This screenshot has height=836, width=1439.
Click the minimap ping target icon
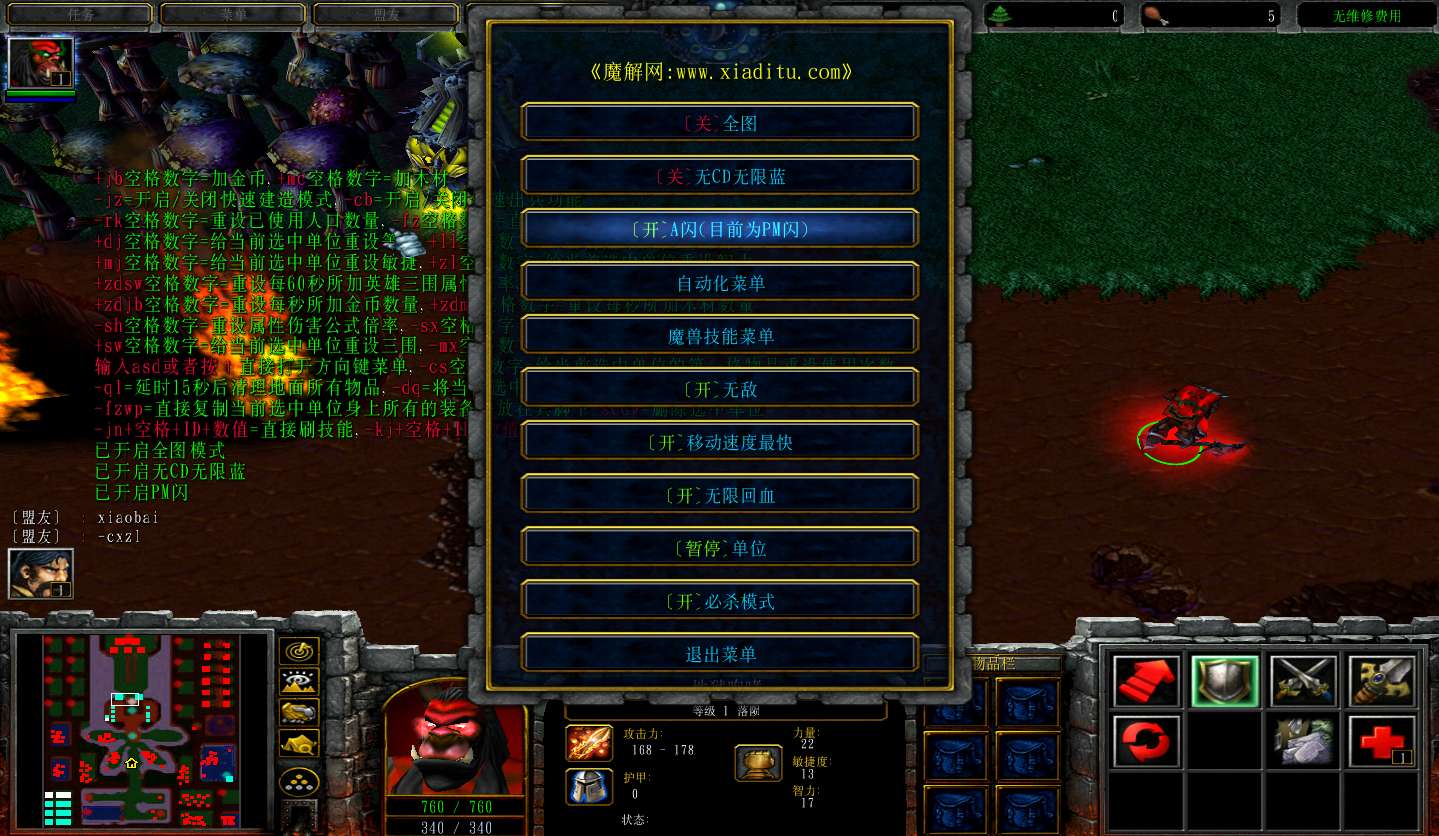(x=299, y=650)
